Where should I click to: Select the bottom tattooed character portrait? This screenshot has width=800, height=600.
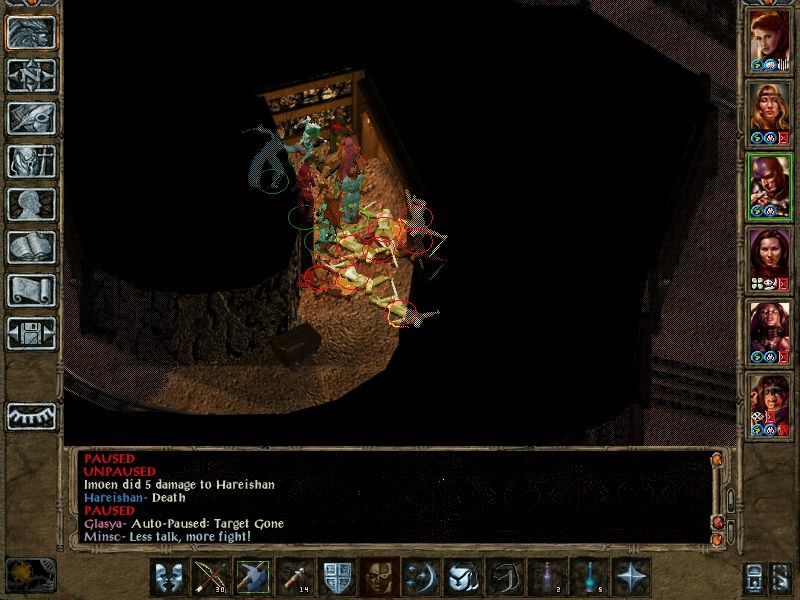click(x=769, y=404)
